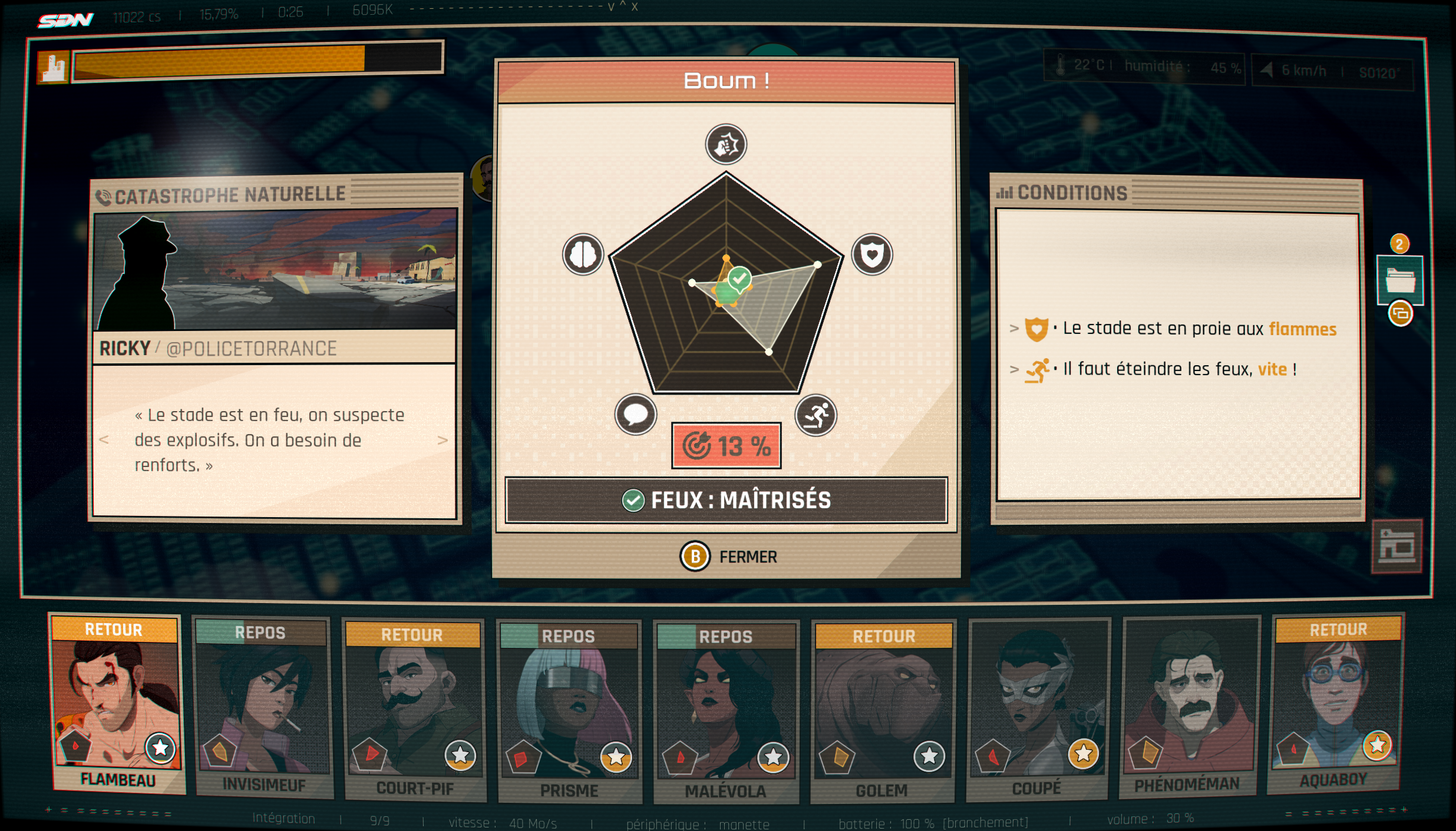Select the Coupé hero card
This screenshot has height=831, width=1456.
click(x=1038, y=708)
